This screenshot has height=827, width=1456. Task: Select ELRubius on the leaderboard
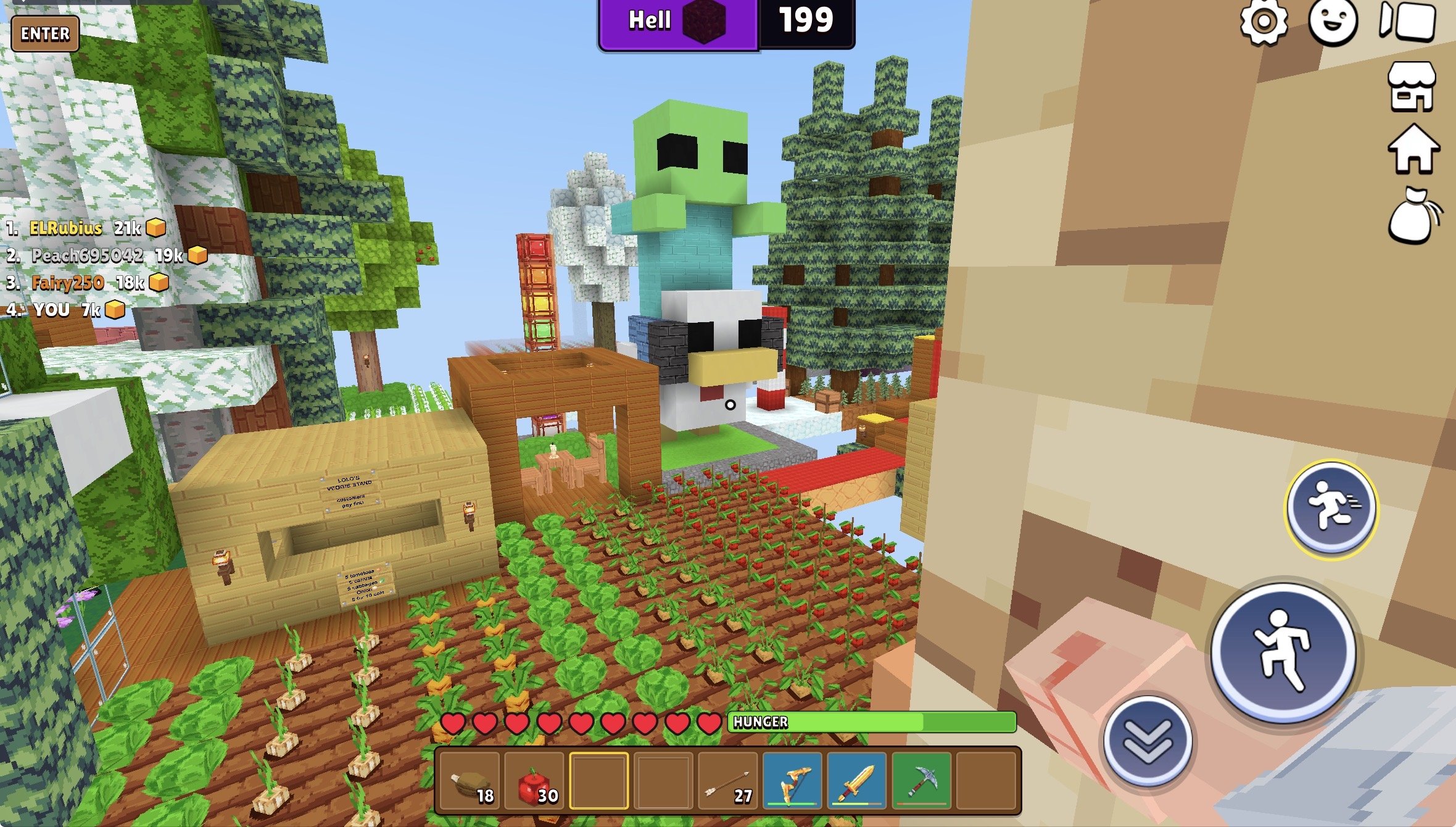(66, 228)
